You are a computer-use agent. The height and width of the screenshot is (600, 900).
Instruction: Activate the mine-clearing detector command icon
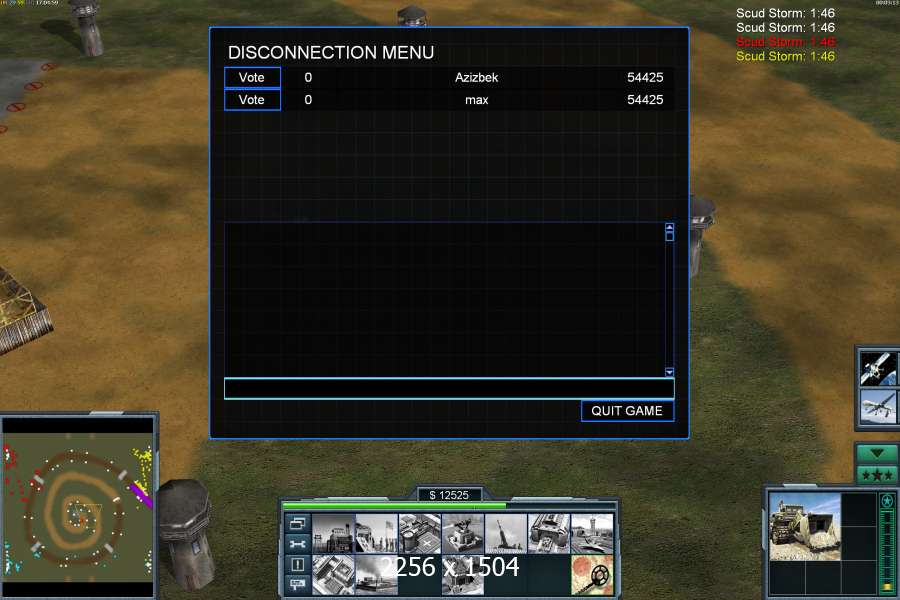click(x=592, y=574)
